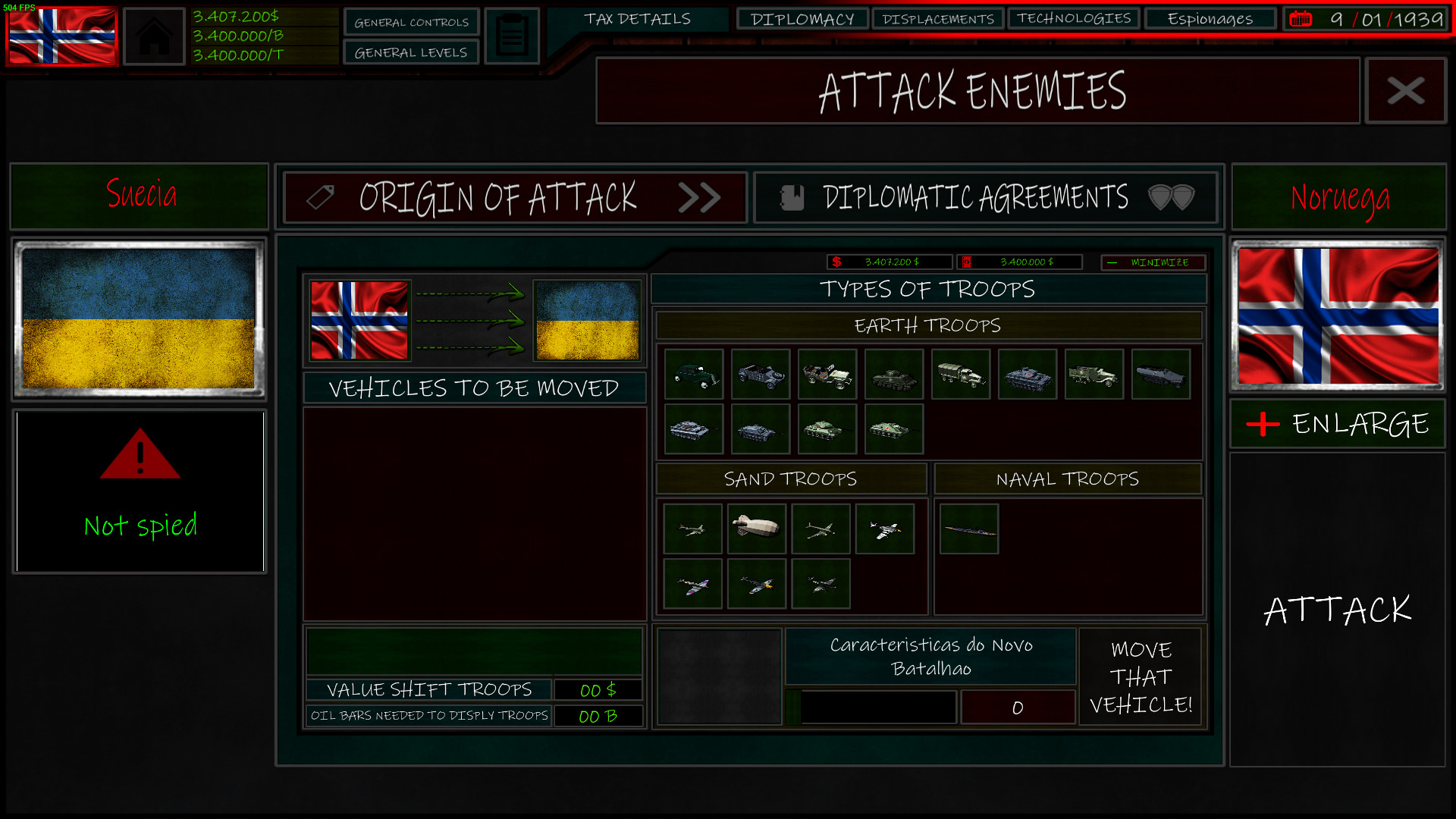The height and width of the screenshot is (819, 1456).
Task: Open the Espionages panel
Action: [x=1210, y=18]
